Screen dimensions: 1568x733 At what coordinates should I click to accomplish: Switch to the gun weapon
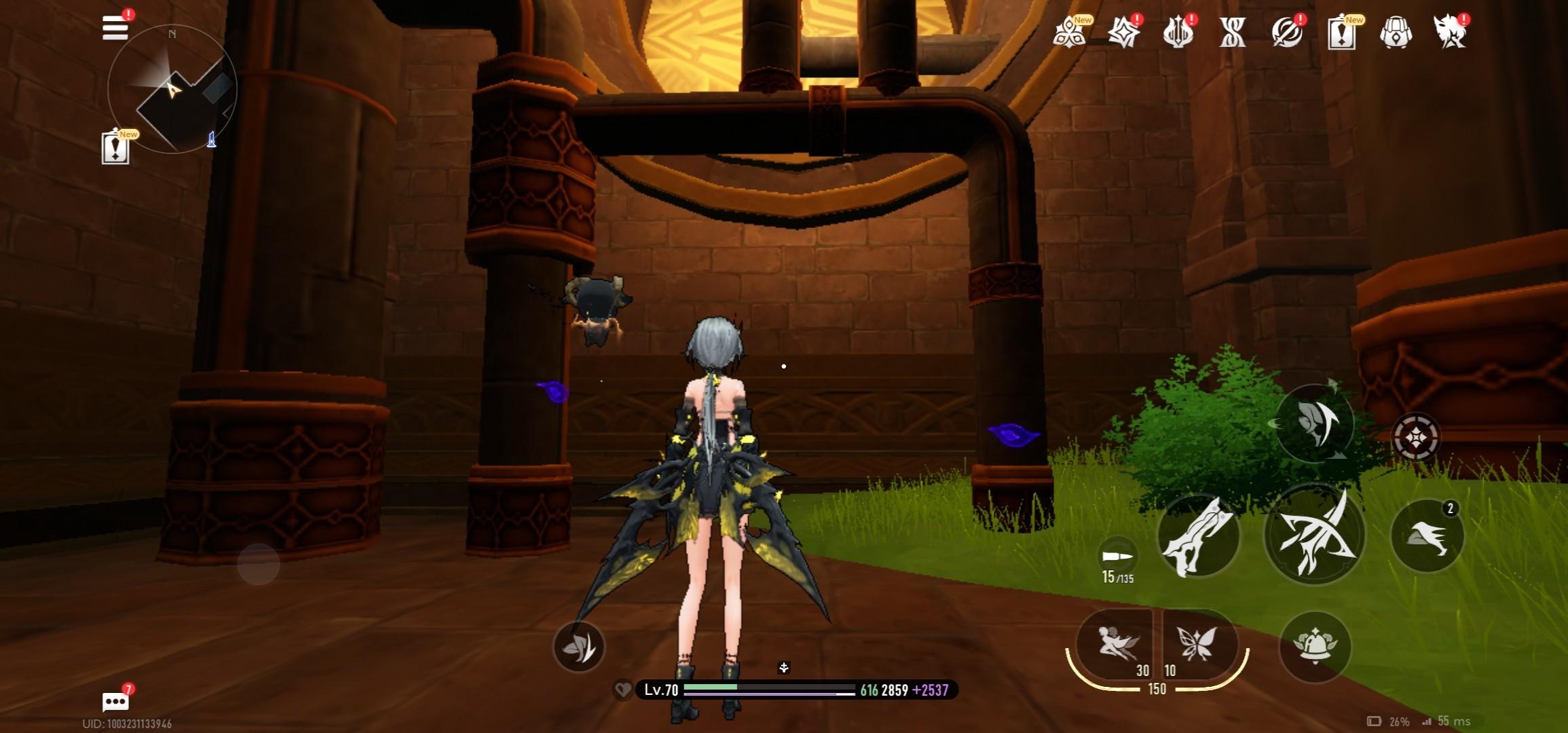(x=1198, y=536)
